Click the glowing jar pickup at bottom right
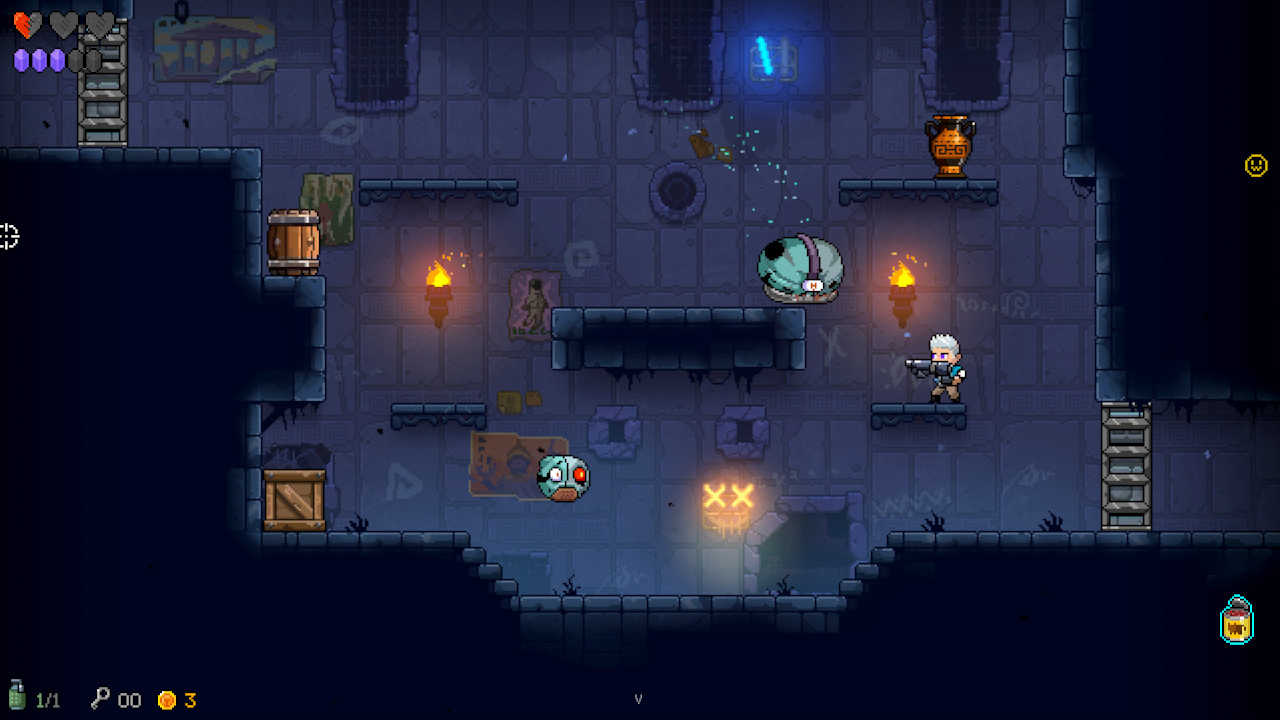Image resolution: width=1280 pixels, height=720 pixels. point(1237,621)
